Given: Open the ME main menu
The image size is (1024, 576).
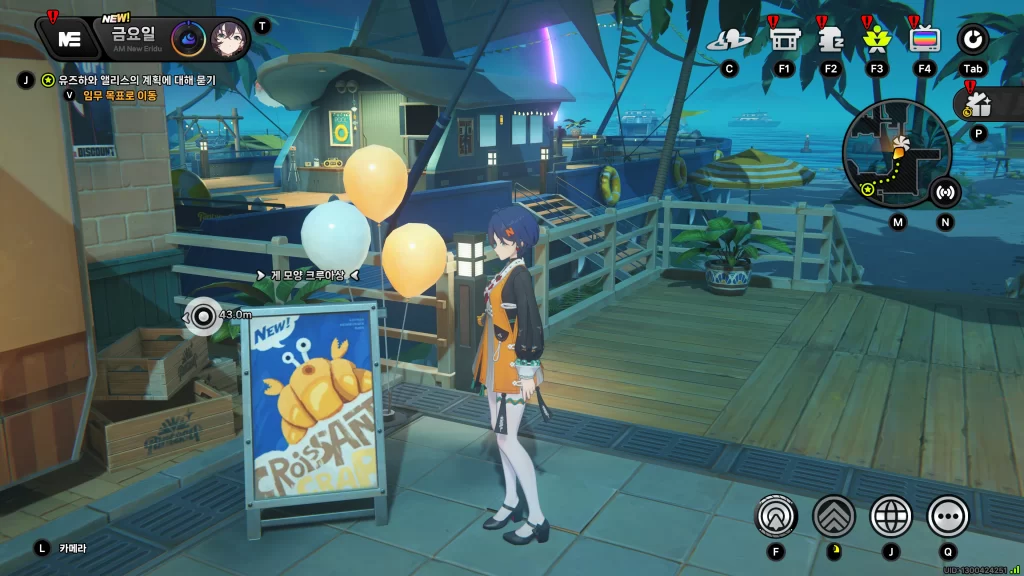Looking at the screenshot, I should (x=69, y=39).
